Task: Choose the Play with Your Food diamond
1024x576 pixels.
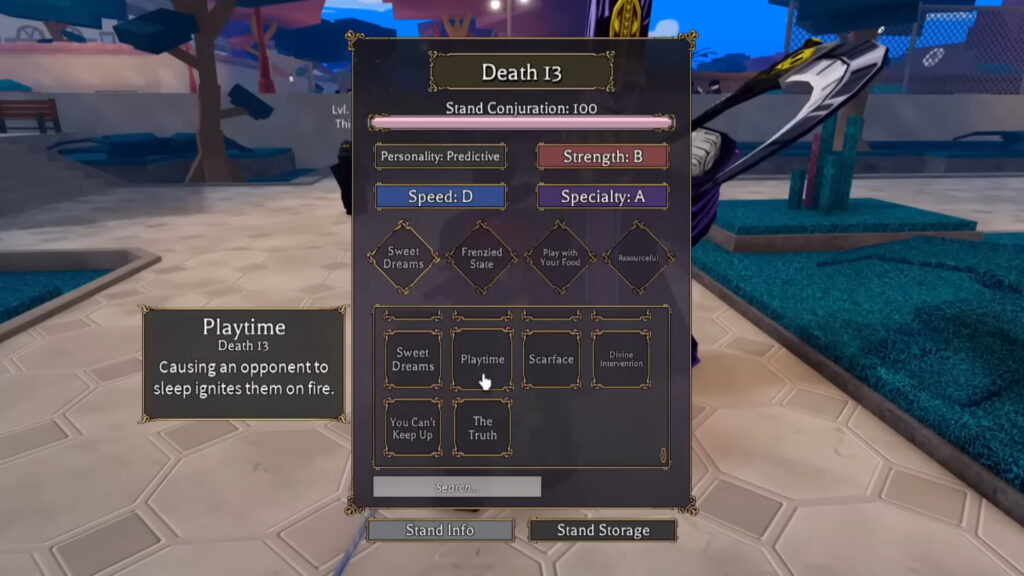Action: (560, 258)
